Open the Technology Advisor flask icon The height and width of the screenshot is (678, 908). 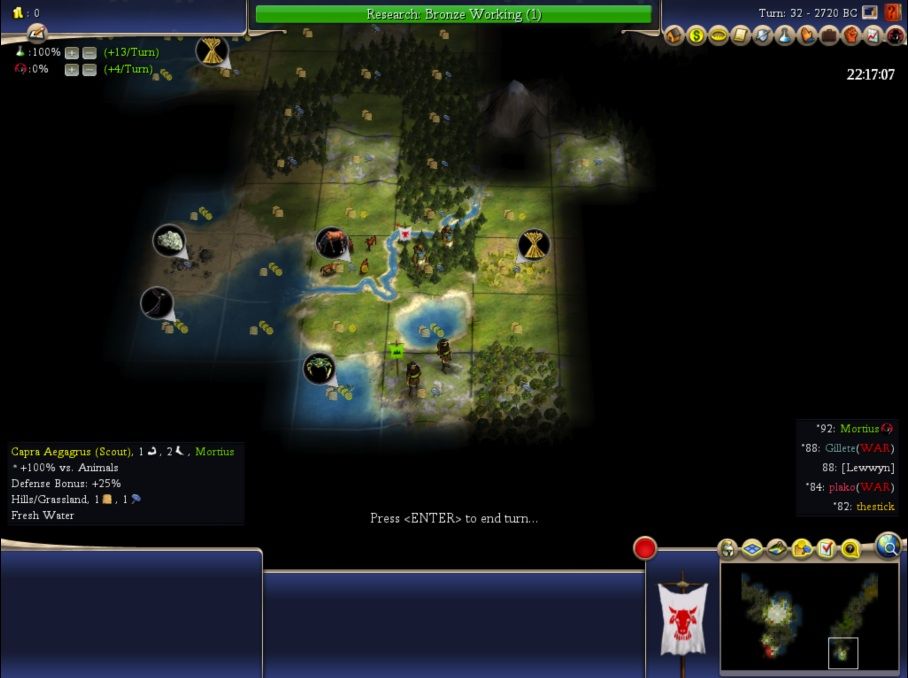coord(785,36)
